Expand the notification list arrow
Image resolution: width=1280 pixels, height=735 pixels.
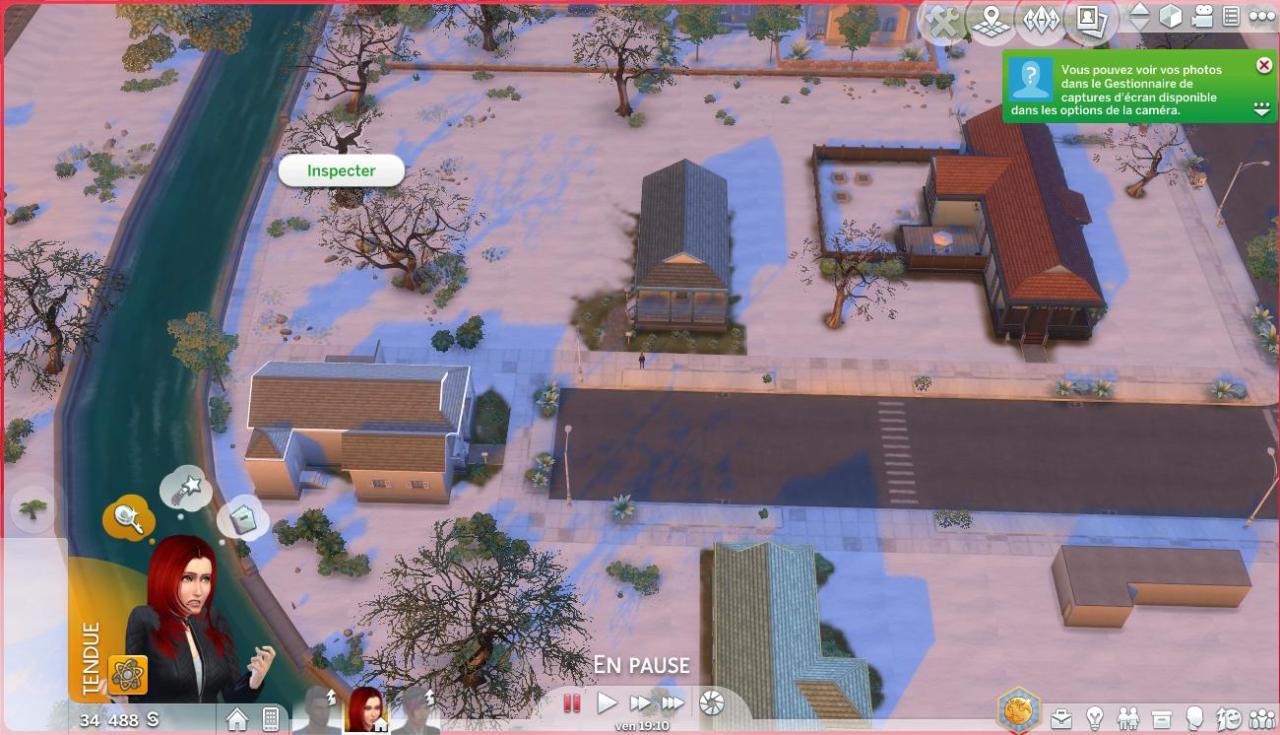[1263, 108]
